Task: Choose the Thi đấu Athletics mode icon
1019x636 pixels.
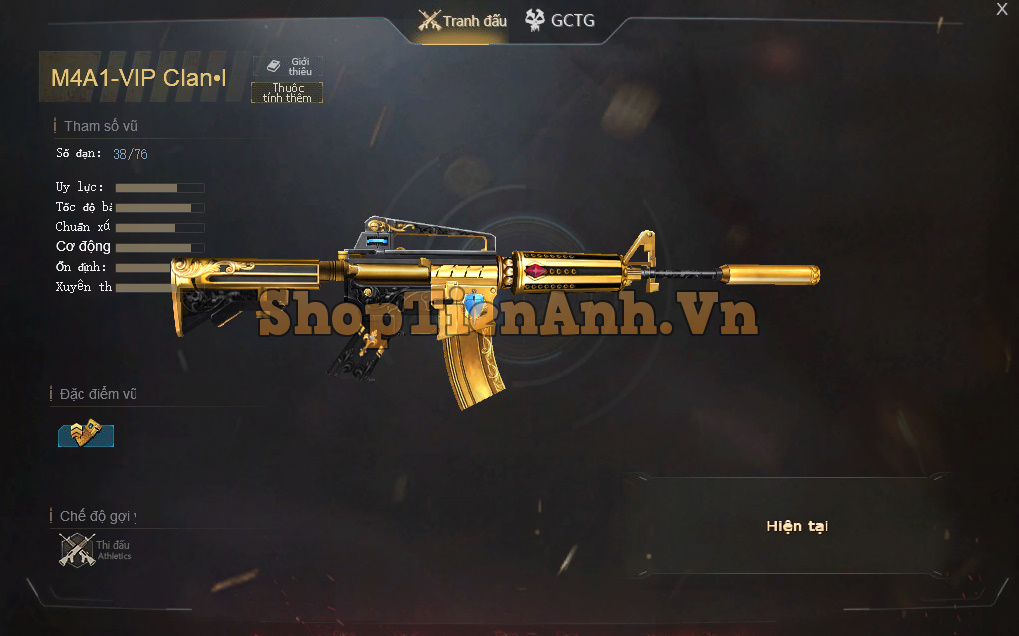Action: click(78, 550)
